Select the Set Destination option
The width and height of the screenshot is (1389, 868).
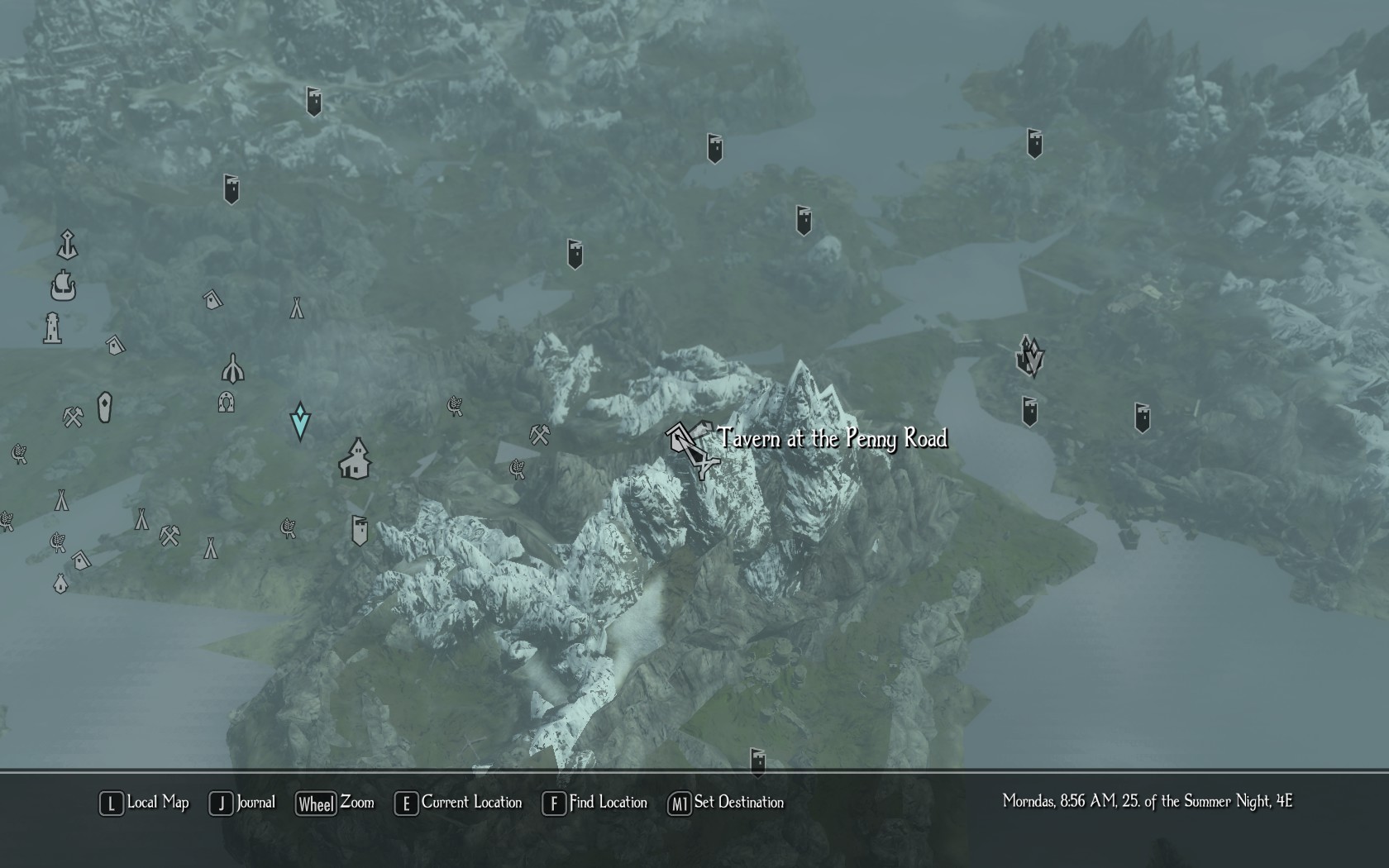(726, 803)
